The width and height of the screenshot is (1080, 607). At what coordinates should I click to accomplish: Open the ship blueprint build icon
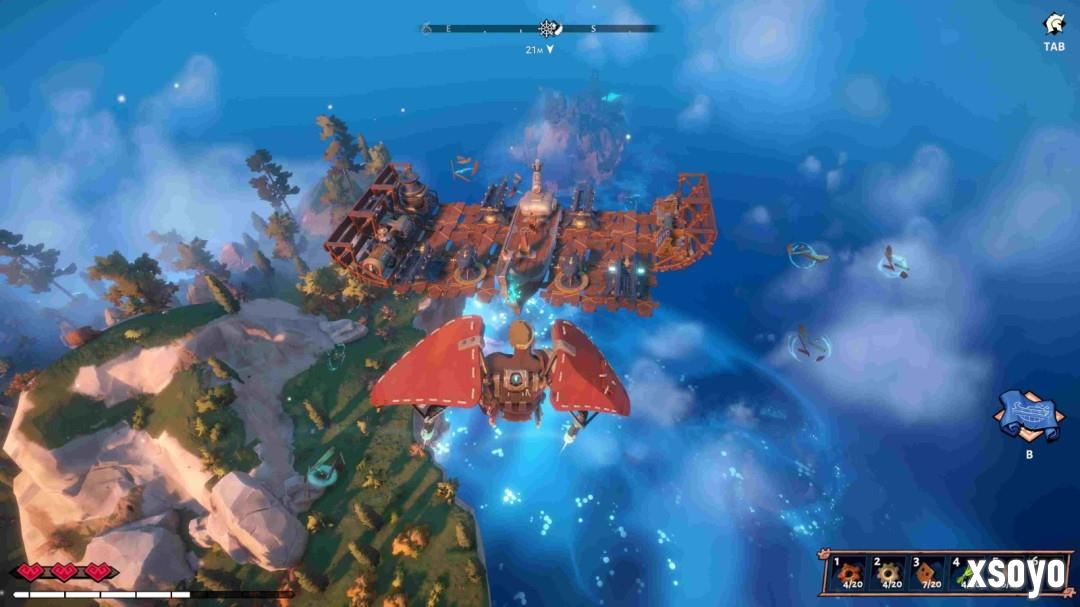coord(1028,414)
